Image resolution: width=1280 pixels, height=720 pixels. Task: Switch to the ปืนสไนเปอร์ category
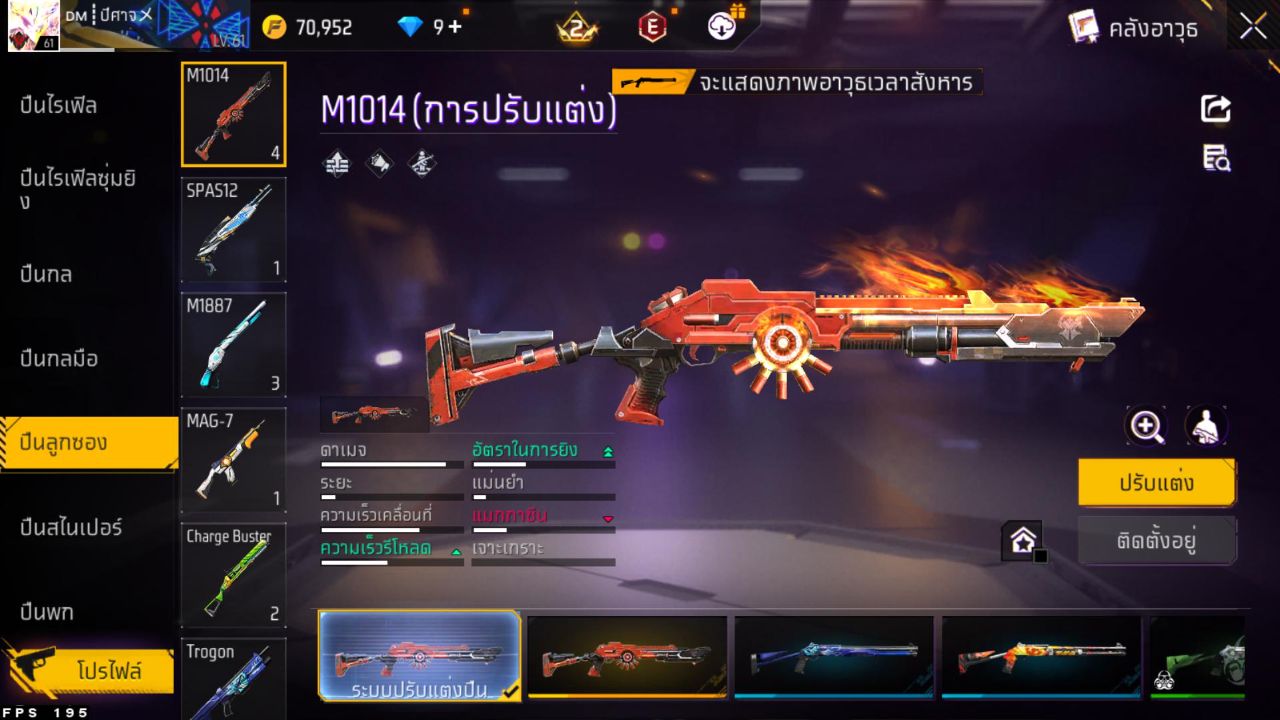click(70, 528)
